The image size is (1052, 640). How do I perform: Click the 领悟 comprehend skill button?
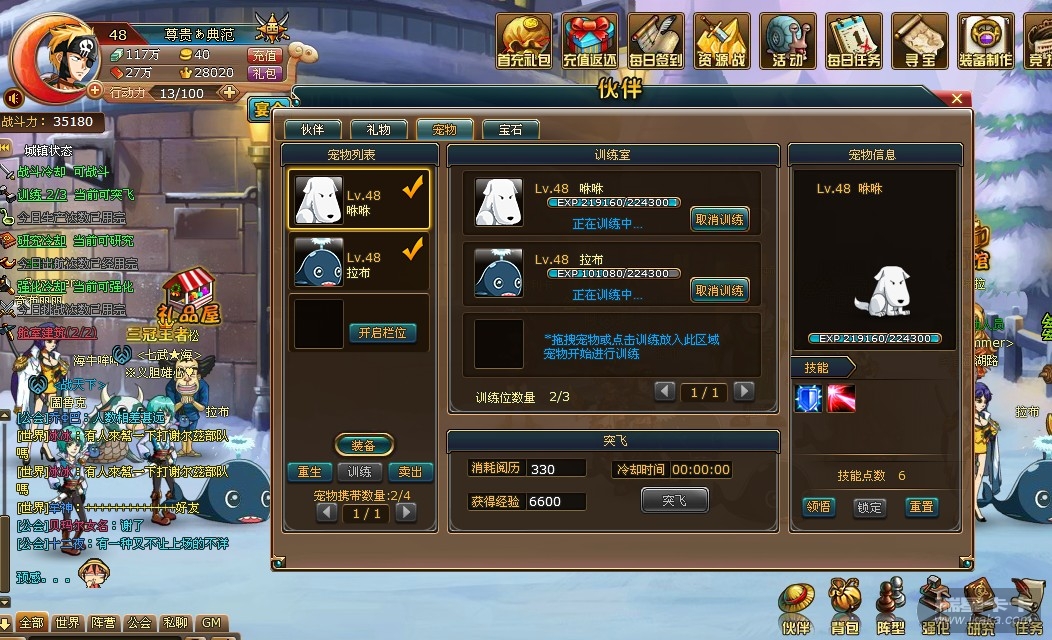tap(818, 507)
